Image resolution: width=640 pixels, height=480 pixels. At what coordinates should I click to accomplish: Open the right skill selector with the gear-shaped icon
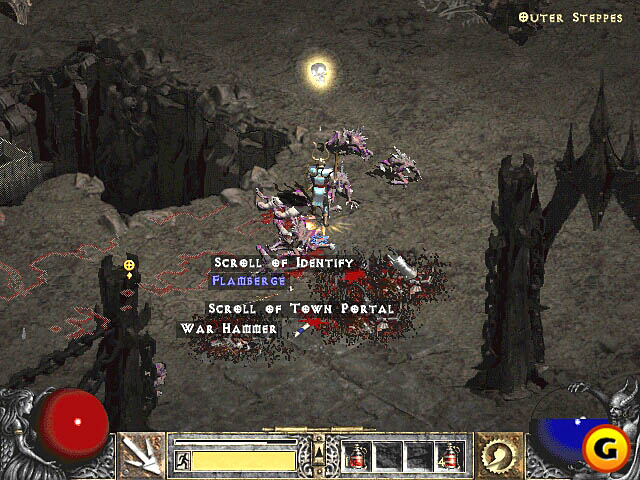point(497,456)
